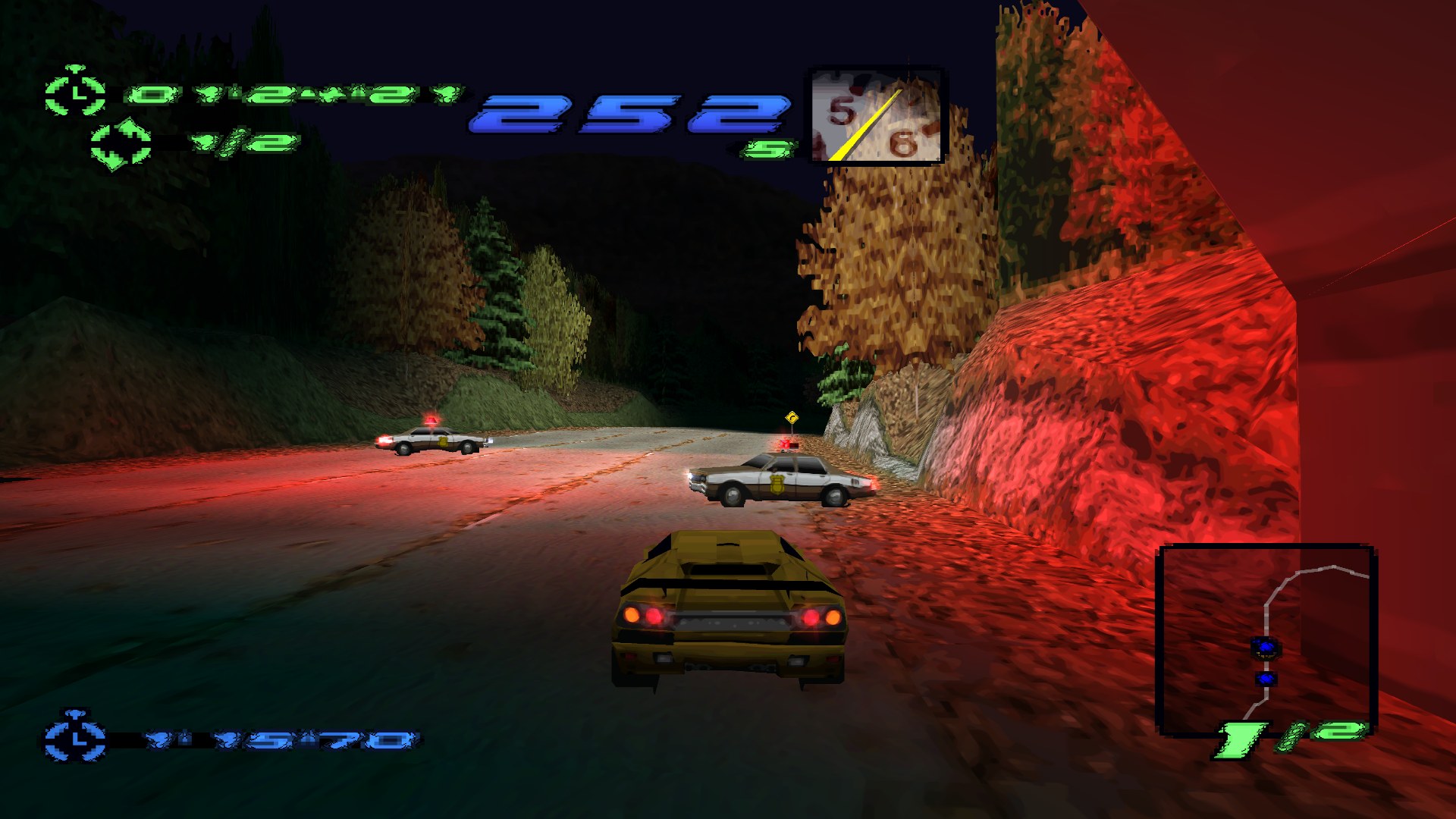Select the yellow road warning sign

click(x=792, y=416)
